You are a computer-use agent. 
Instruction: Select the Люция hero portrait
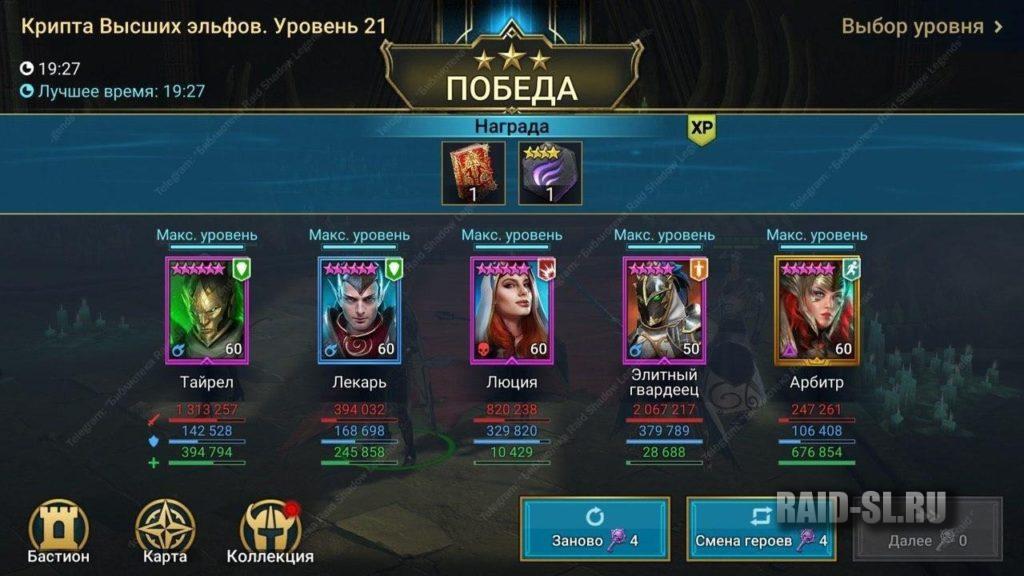pyautogui.click(x=512, y=309)
